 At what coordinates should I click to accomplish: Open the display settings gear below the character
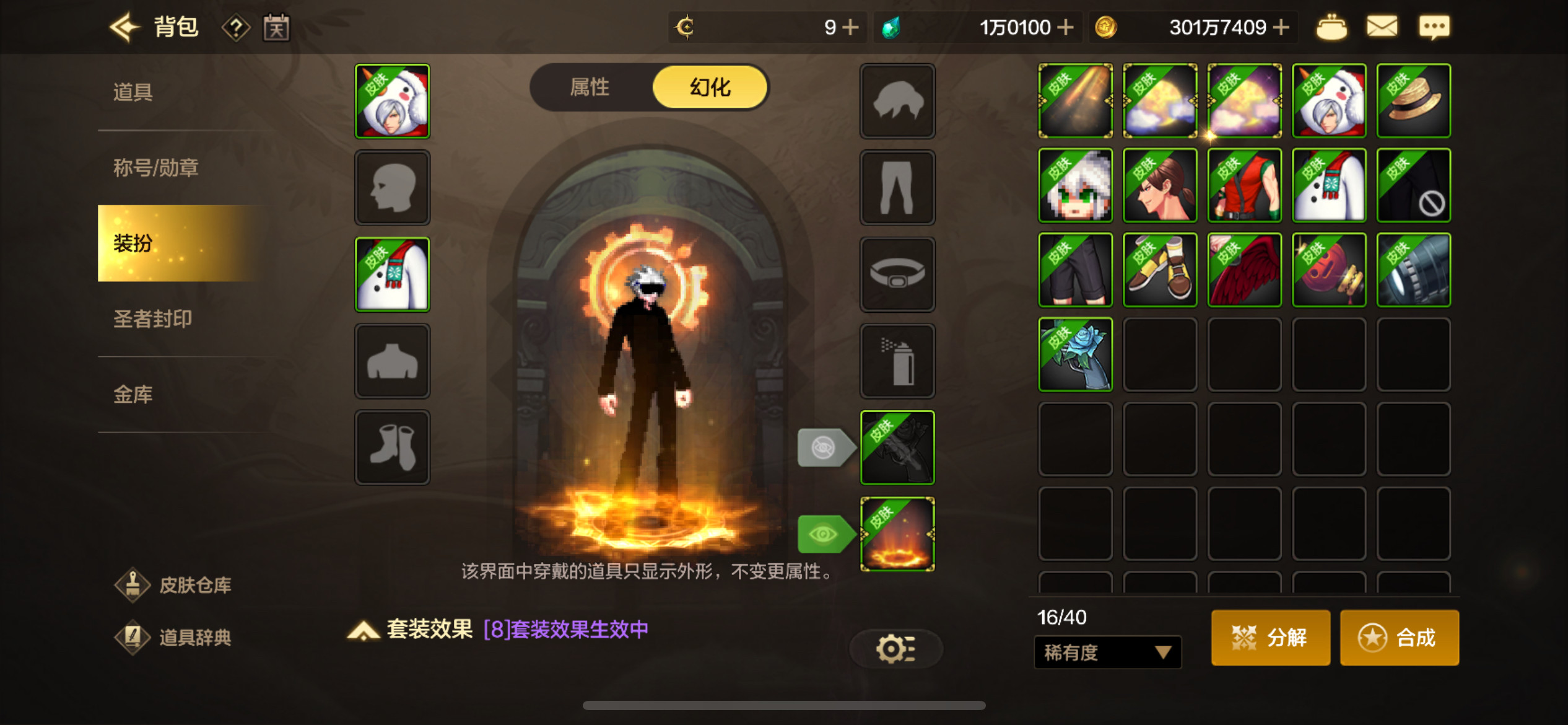click(895, 649)
